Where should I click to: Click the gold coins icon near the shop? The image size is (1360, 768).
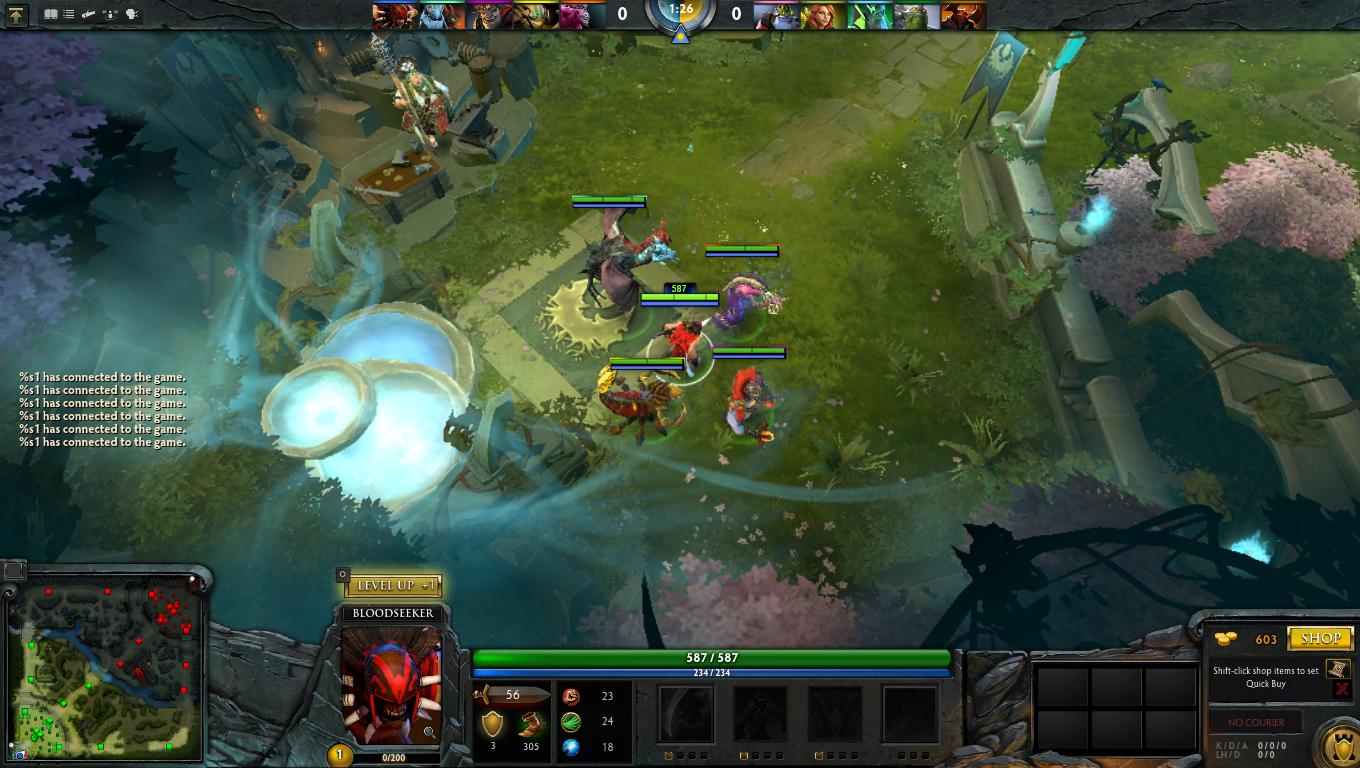click(1224, 638)
